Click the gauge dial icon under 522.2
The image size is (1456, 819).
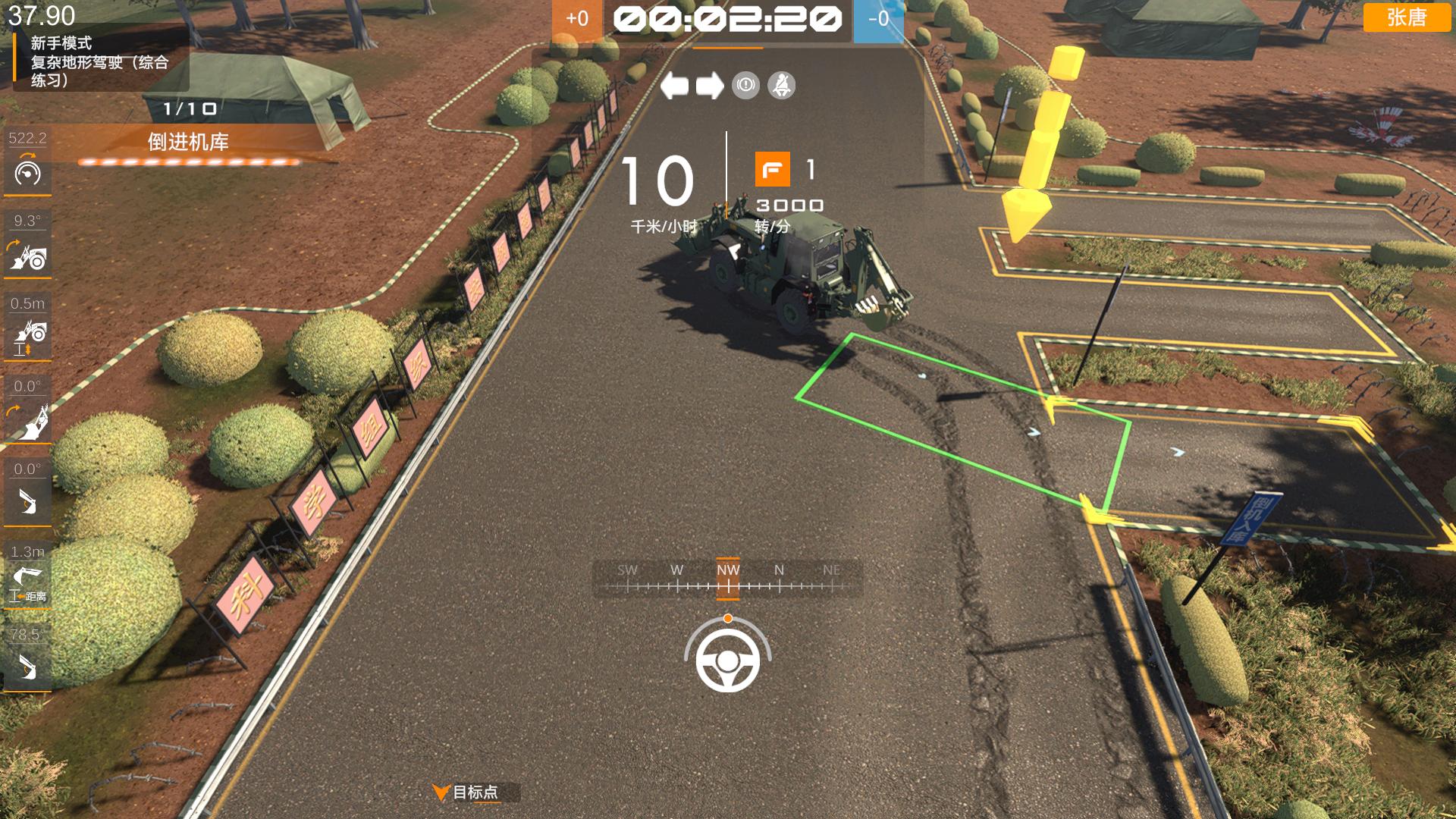point(28,173)
